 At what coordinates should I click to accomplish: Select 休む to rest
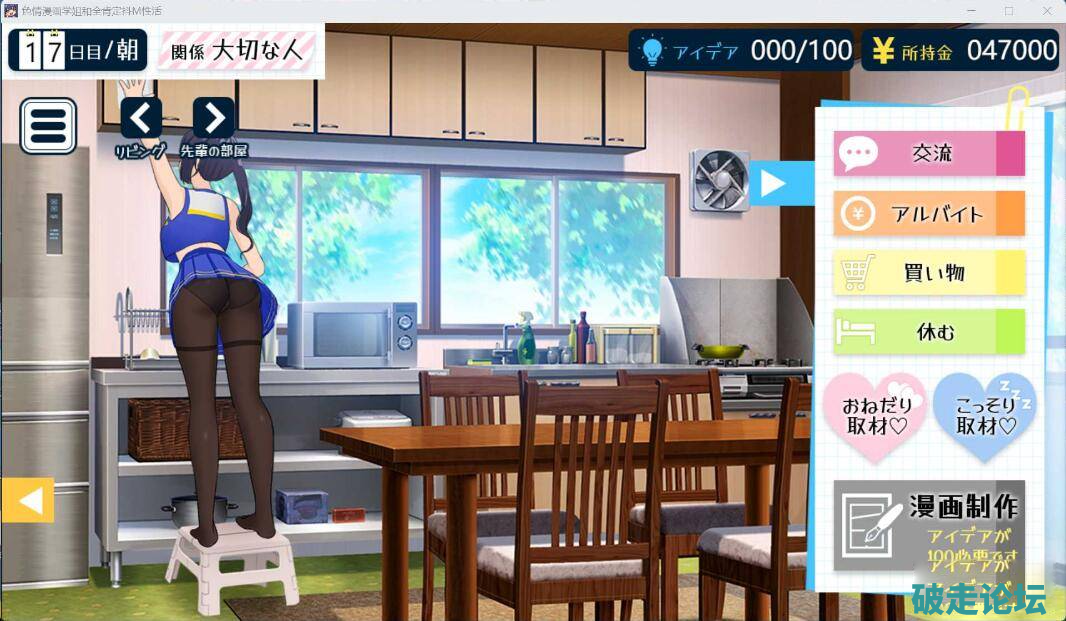click(929, 332)
